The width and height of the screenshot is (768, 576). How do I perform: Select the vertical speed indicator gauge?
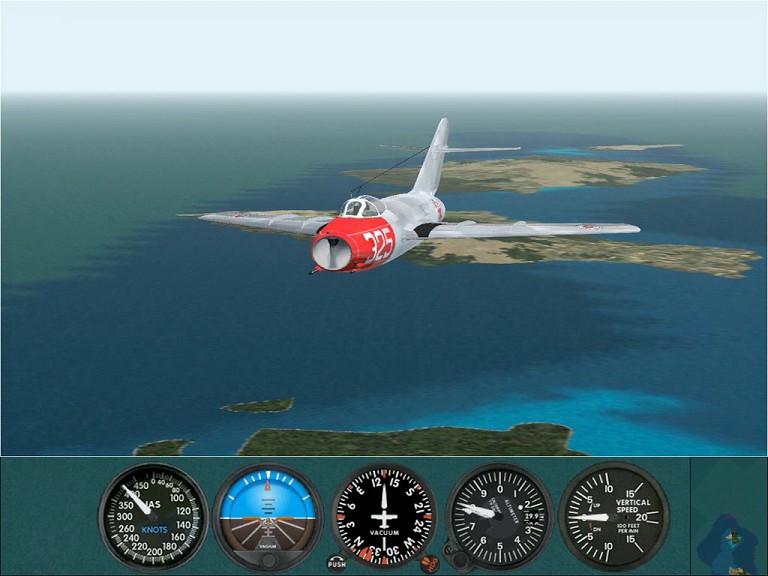[x=613, y=516]
